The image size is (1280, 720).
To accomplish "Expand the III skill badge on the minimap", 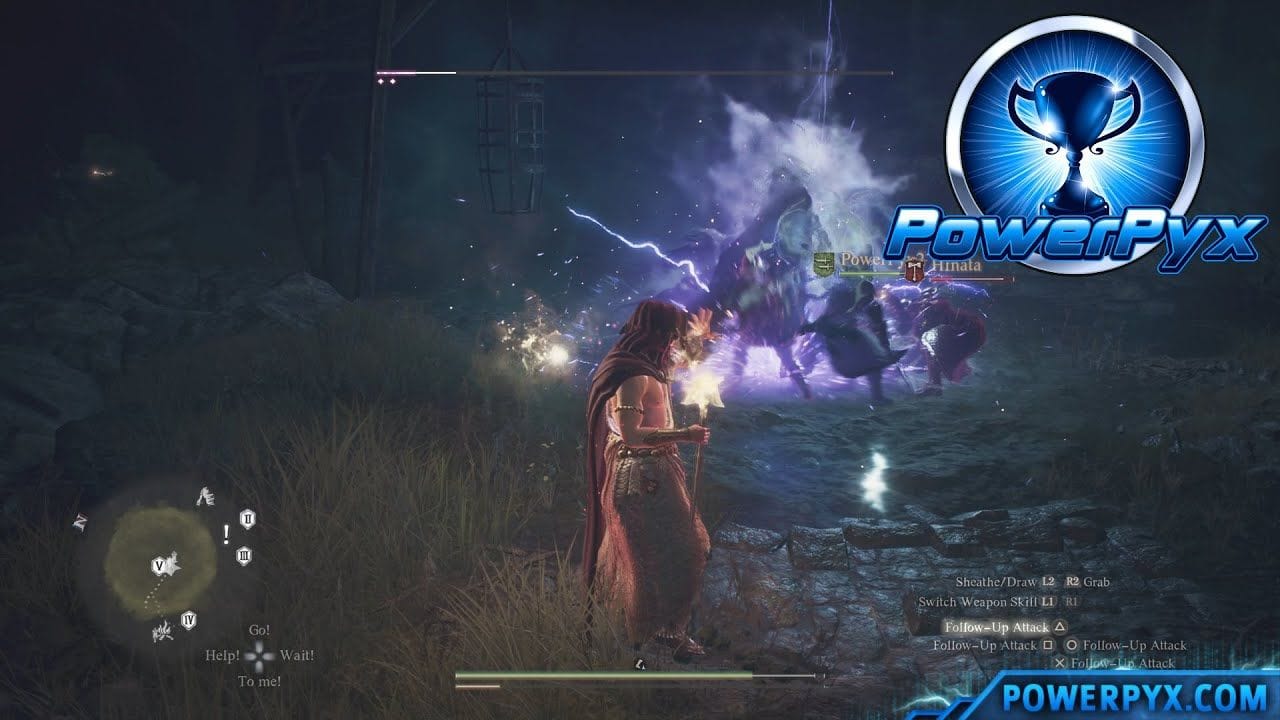I will click(x=244, y=555).
